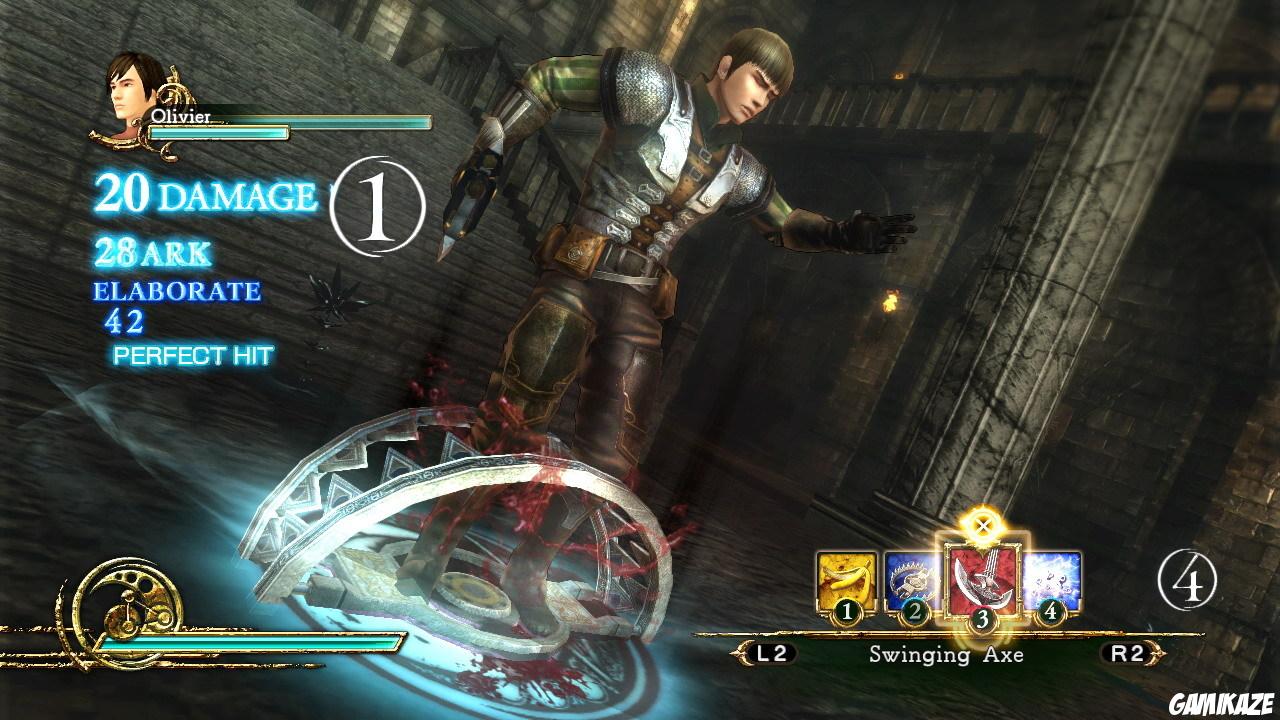This screenshot has height=720, width=1280.
Task: Expand the 20 DAMAGE readout
Action: point(200,192)
